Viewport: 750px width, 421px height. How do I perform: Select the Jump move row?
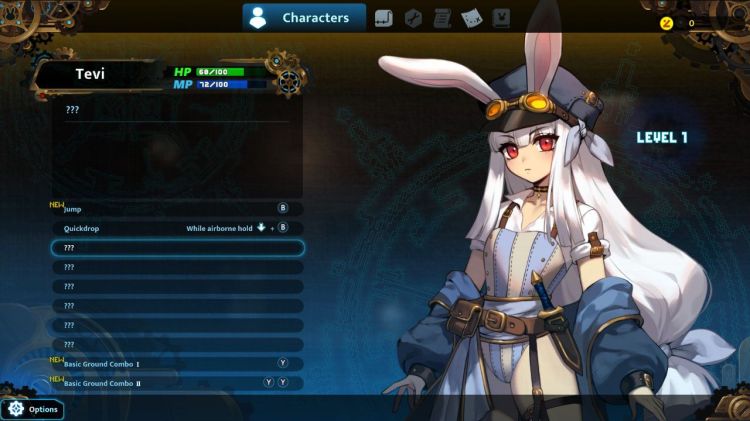pyautogui.click(x=177, y=209)
